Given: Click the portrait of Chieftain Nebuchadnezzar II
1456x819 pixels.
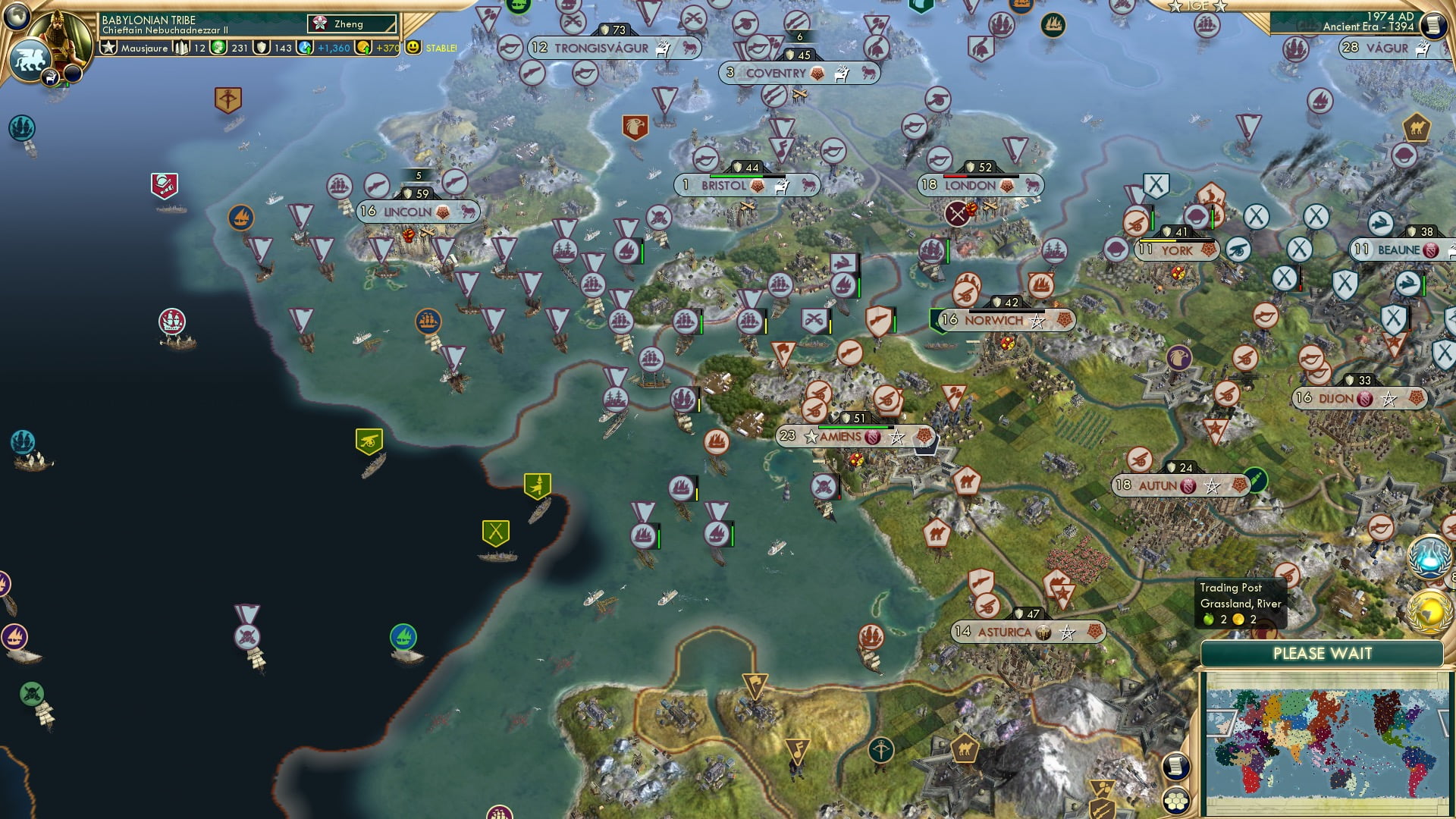Looking at the screenshot, I should pos(60,34).
